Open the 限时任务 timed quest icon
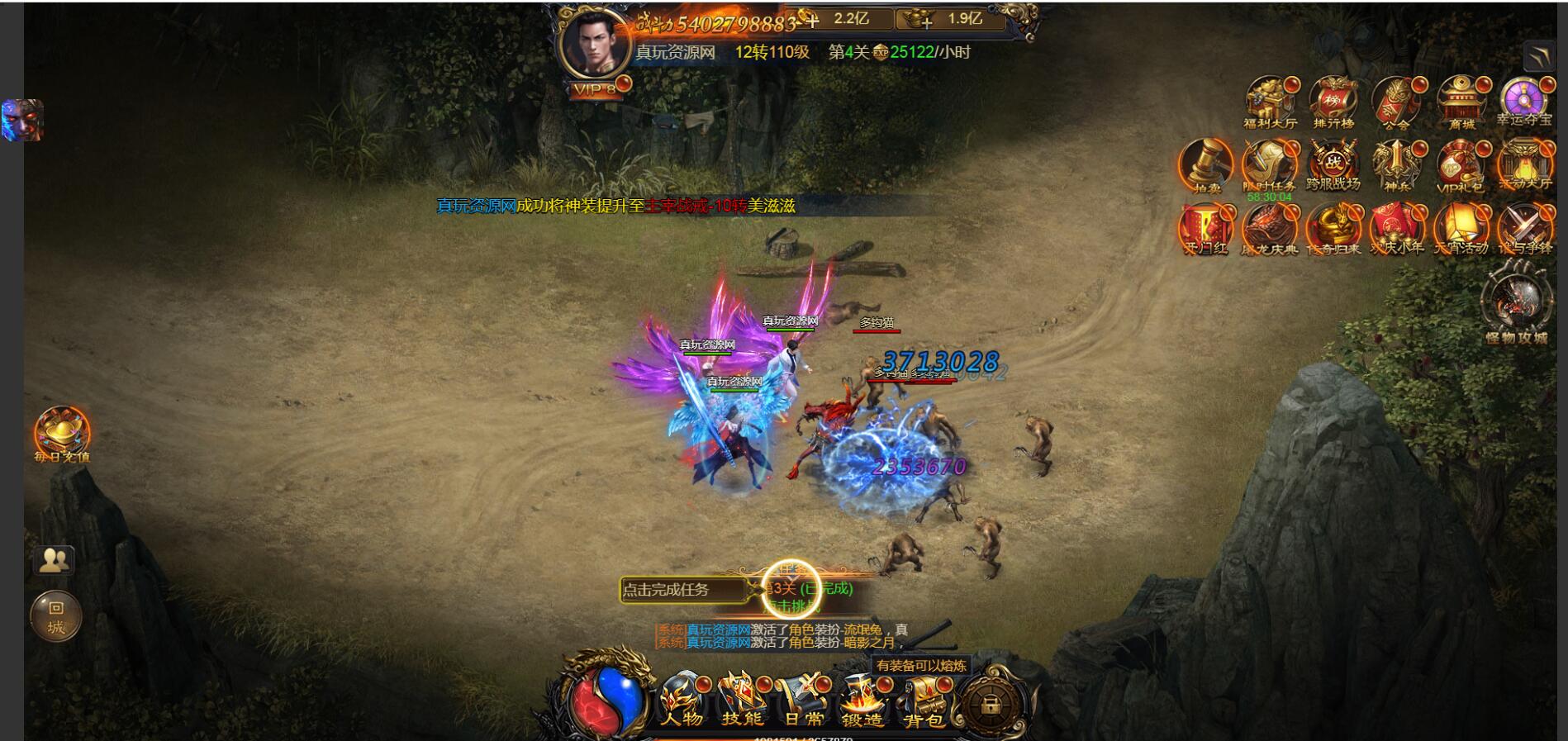 [1269, 165]
